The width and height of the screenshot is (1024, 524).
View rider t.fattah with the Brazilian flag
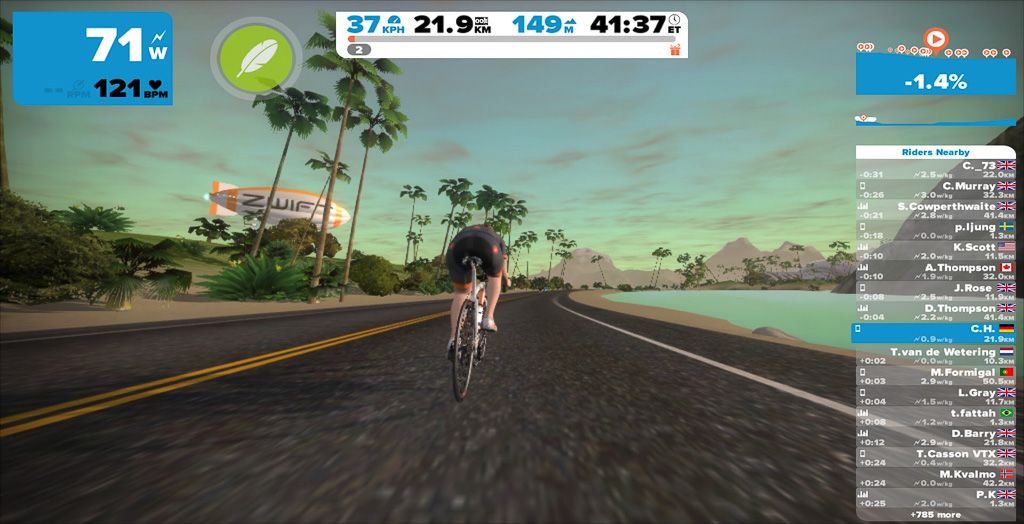935,417
